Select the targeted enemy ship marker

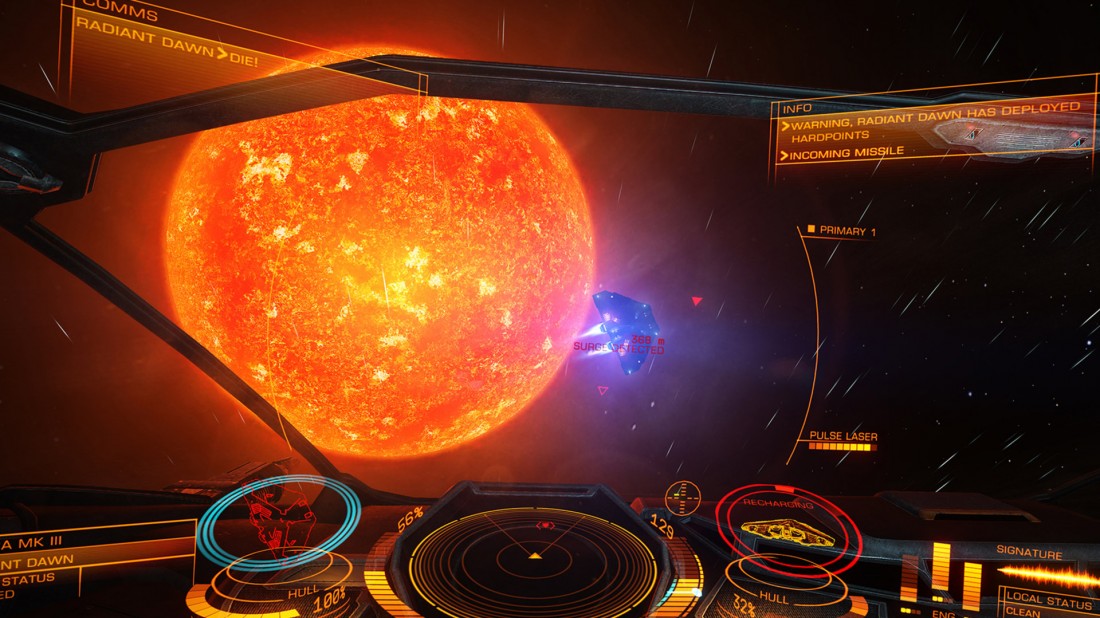pyautogui.click(x=627, y=332)
